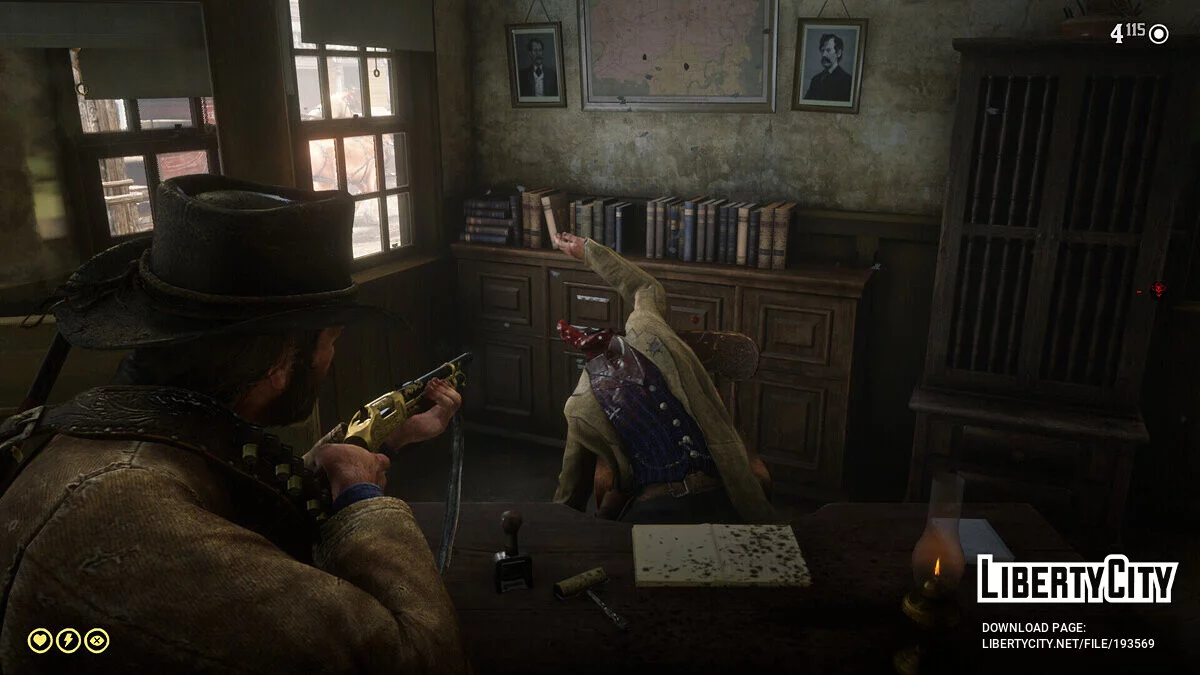Viewport: 1200px width, 675px height.
Task: Follow the libertycity.net download page link
Action: click(x=1068, y=643)
